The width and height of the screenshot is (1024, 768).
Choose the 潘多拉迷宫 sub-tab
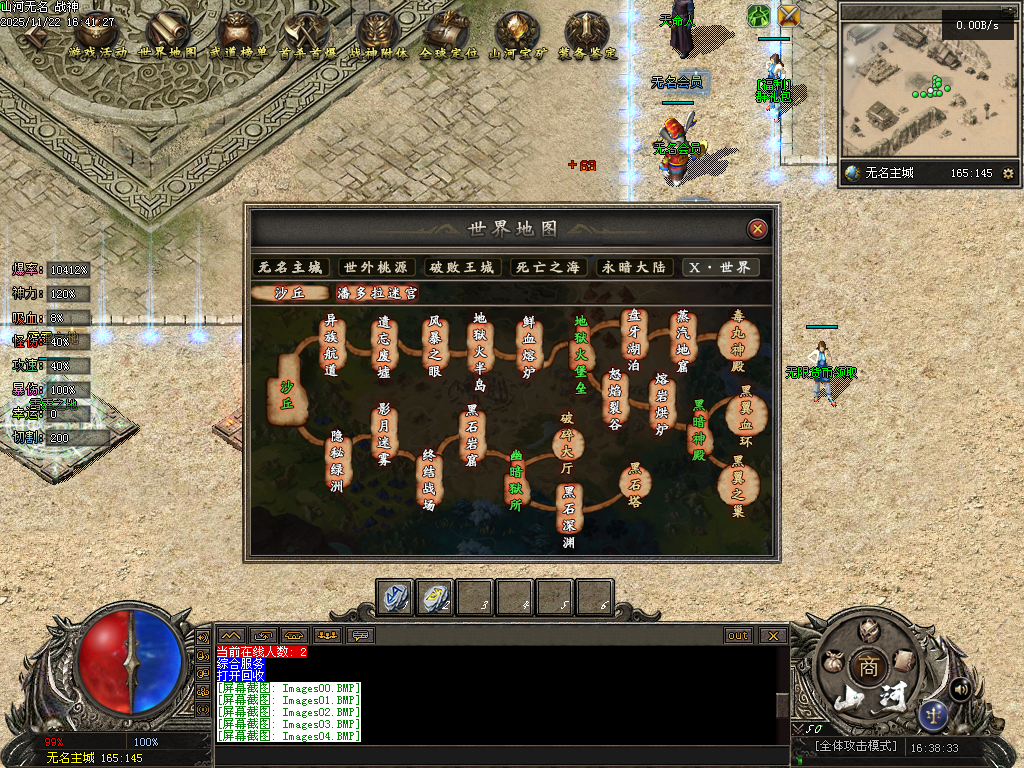tap(377, 293)
